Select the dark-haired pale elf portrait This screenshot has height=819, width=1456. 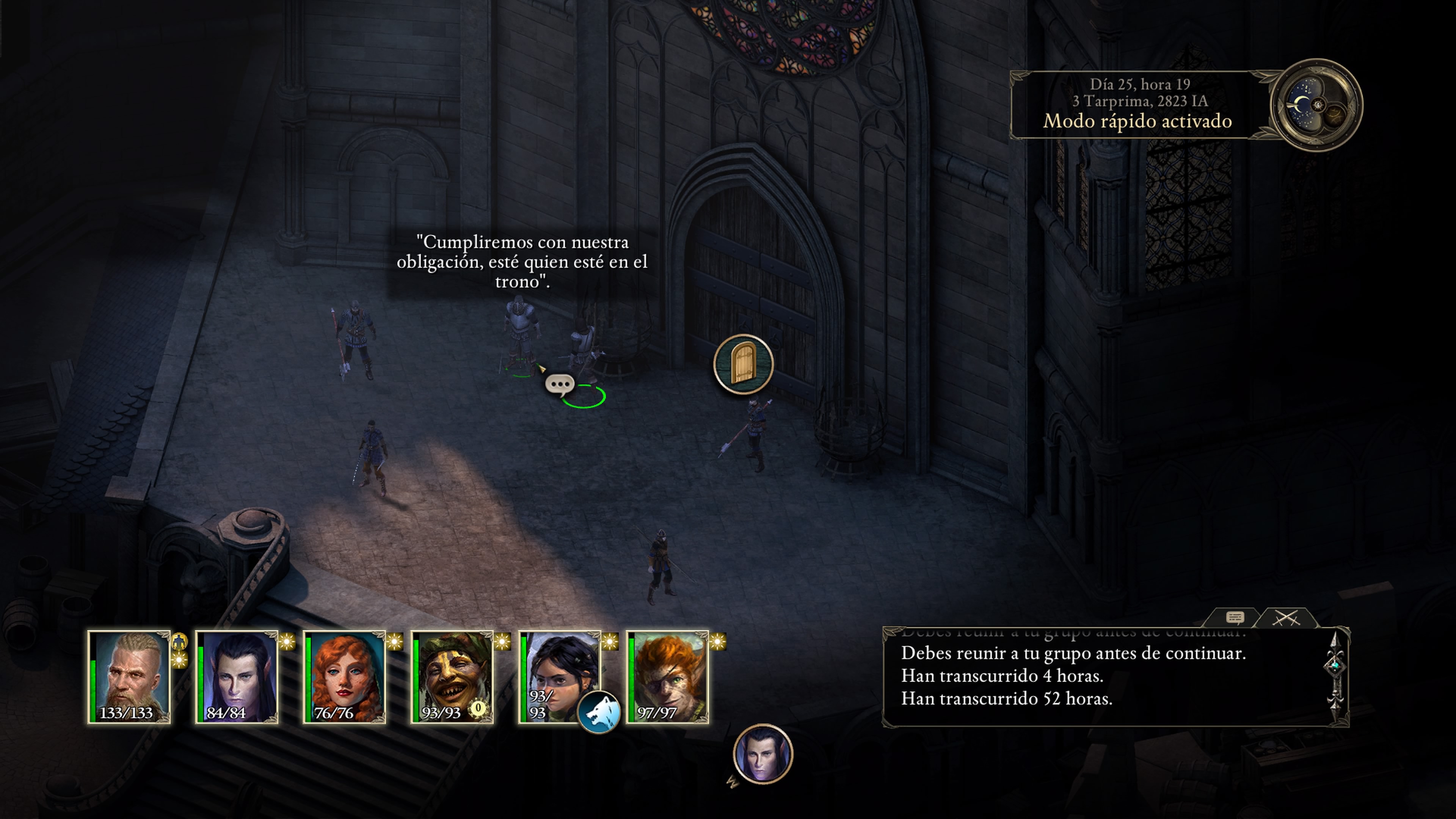coord(237,676)
